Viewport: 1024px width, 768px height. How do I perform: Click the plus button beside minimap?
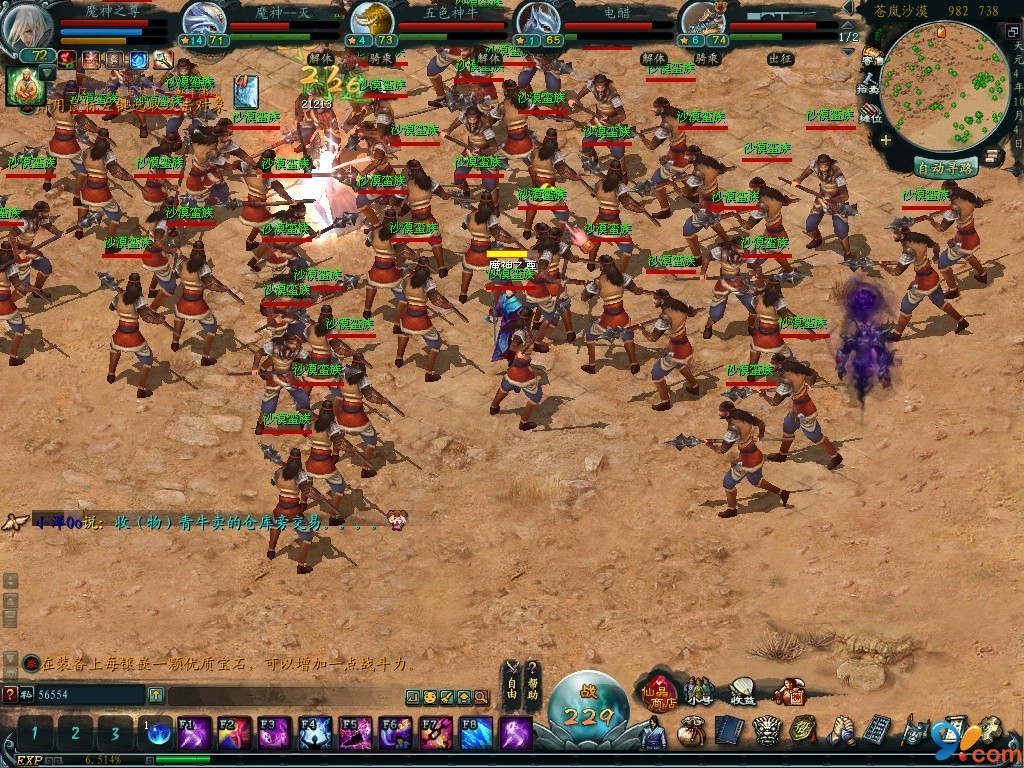(x=885, y=141)
